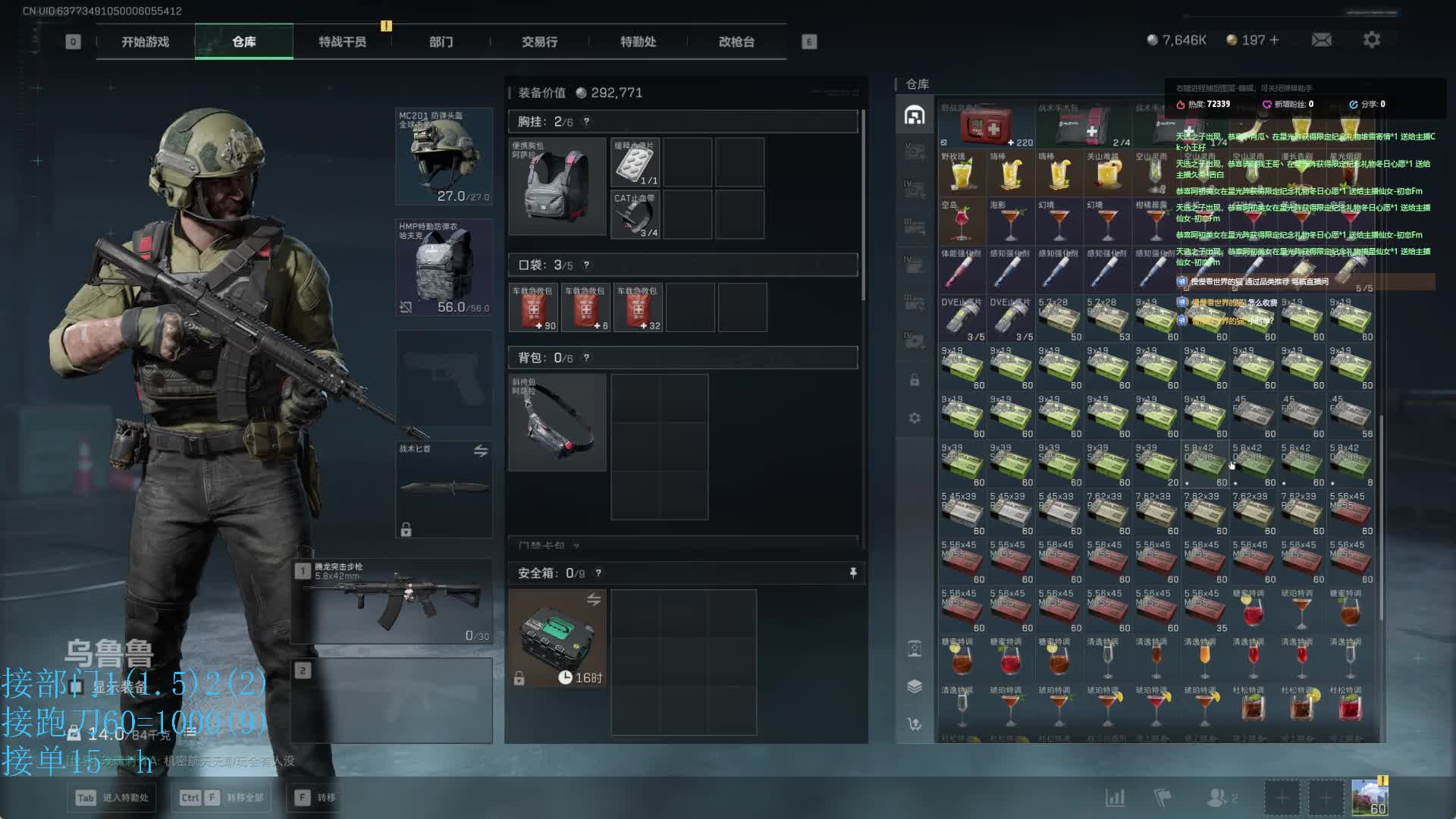Go to the 交易行 tab
1456x819 pixels.
point(539,42)
